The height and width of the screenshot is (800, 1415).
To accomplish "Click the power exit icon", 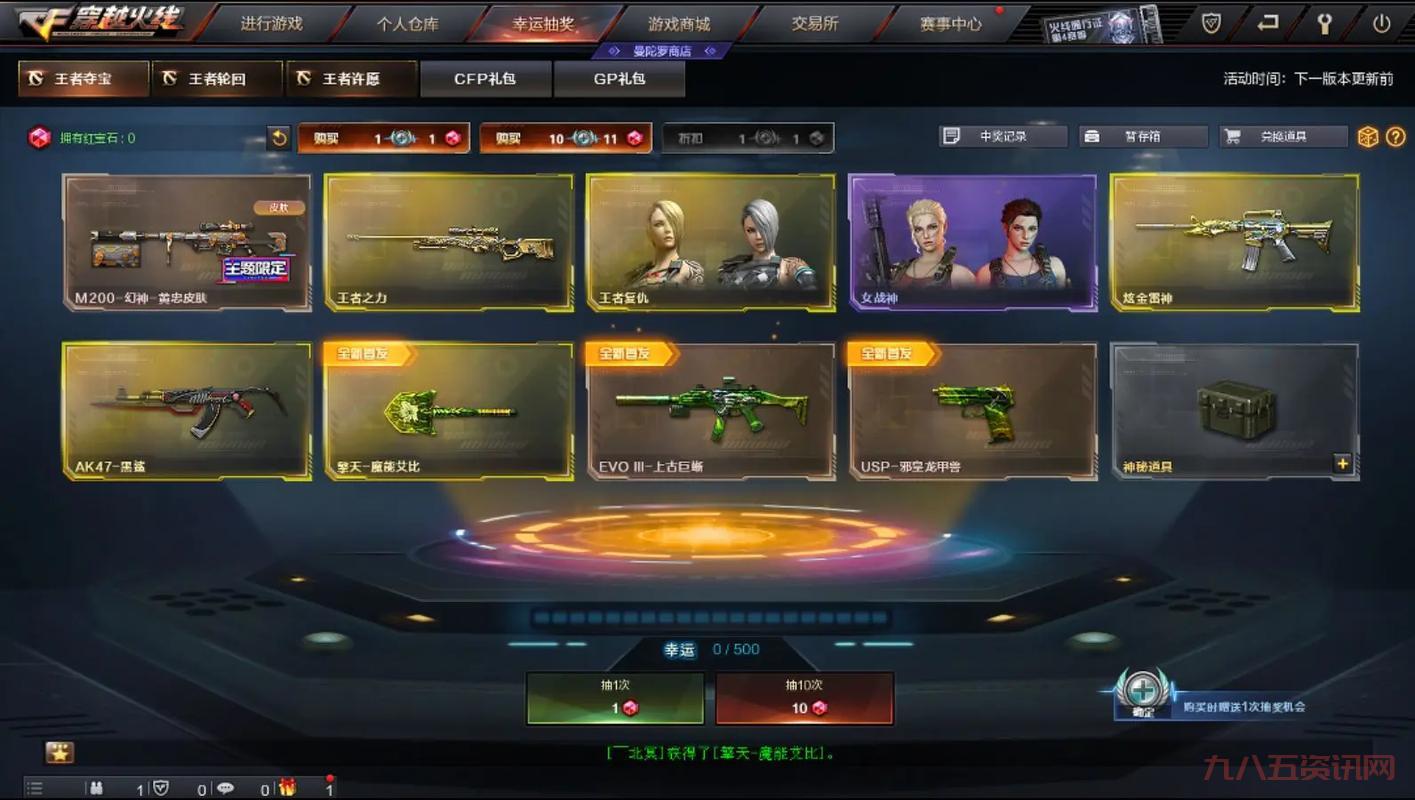I will tap(1382, 24).
